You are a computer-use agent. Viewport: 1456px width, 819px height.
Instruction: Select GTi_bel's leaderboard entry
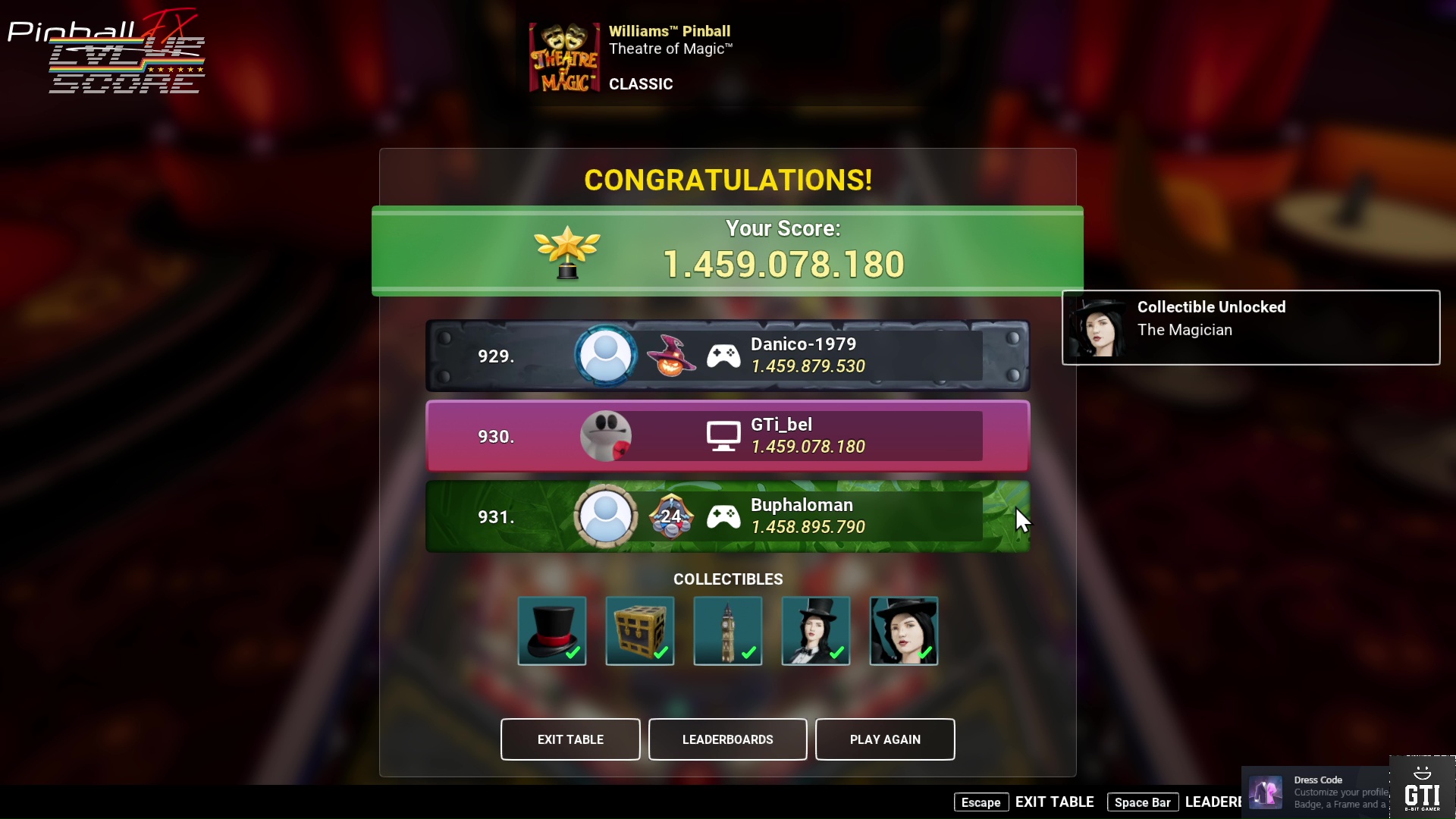click(x=727, y=436)
